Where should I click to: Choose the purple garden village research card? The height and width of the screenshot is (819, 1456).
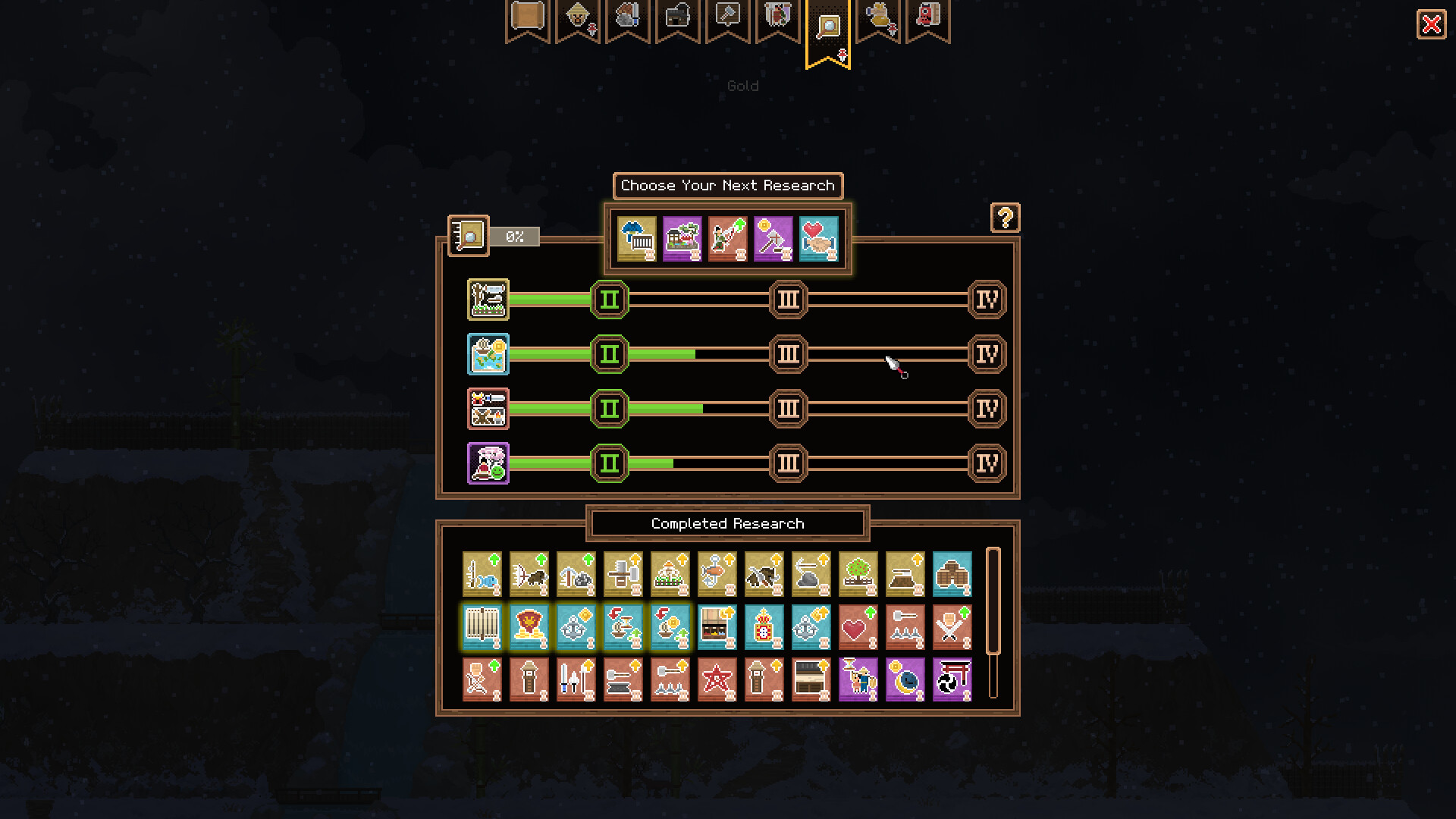pos(682,239)
